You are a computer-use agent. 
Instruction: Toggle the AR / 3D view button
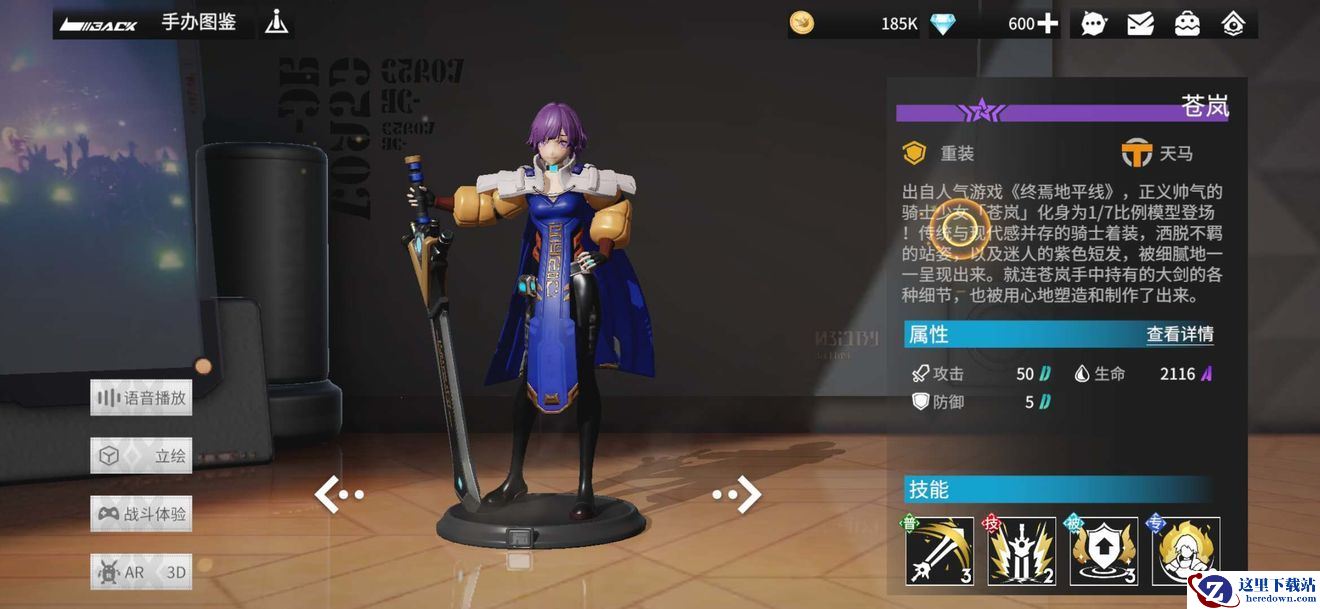141,572
